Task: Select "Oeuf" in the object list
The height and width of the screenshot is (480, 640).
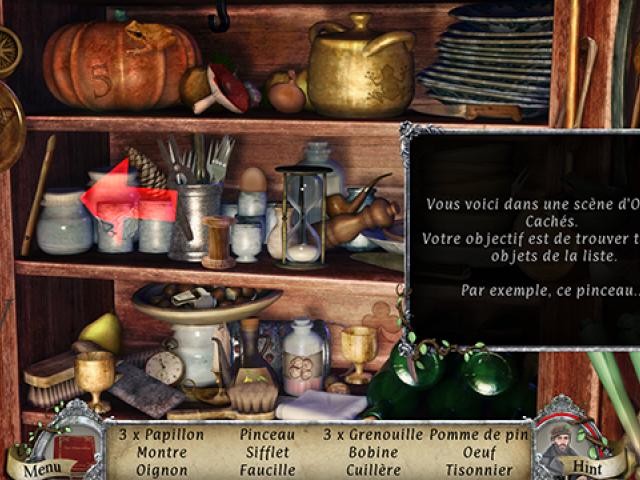Action: pos(477,452)
